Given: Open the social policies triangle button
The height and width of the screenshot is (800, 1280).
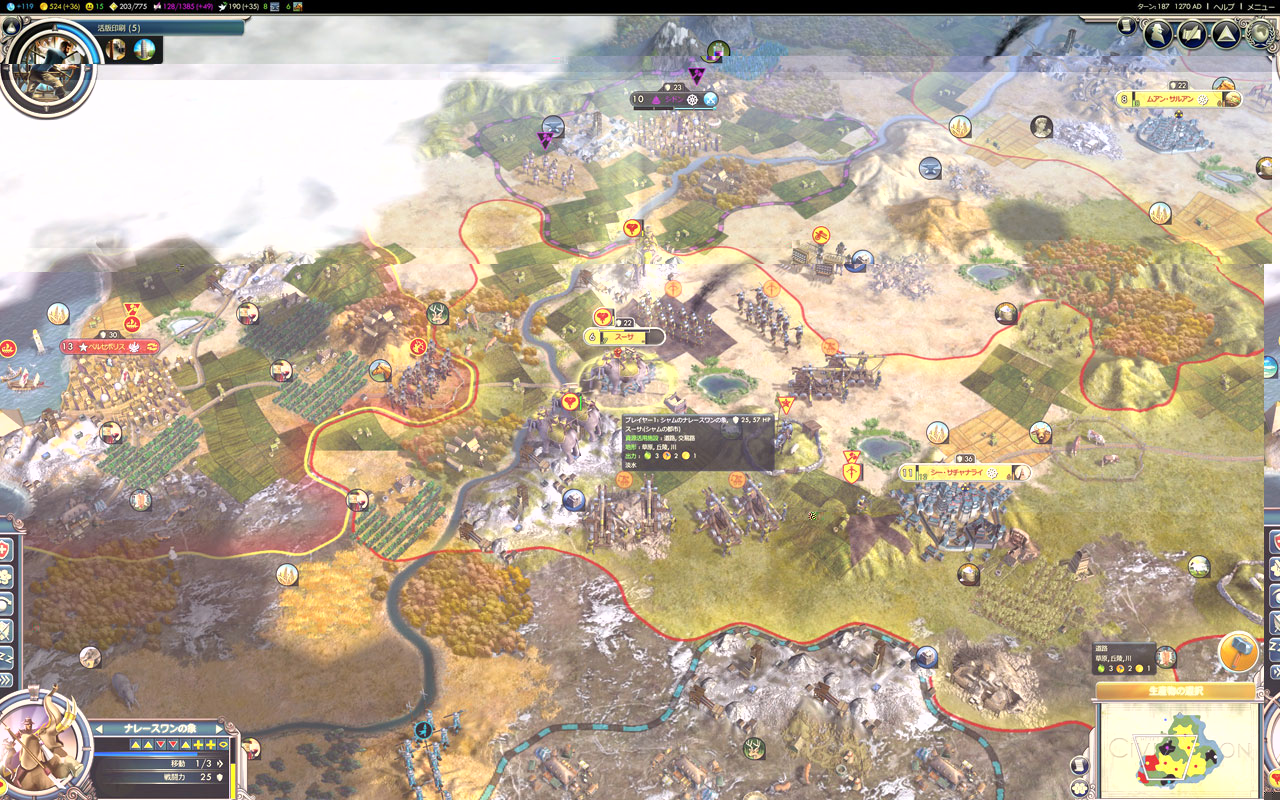Looking at the screenshot, I should tap(1226, 35).
